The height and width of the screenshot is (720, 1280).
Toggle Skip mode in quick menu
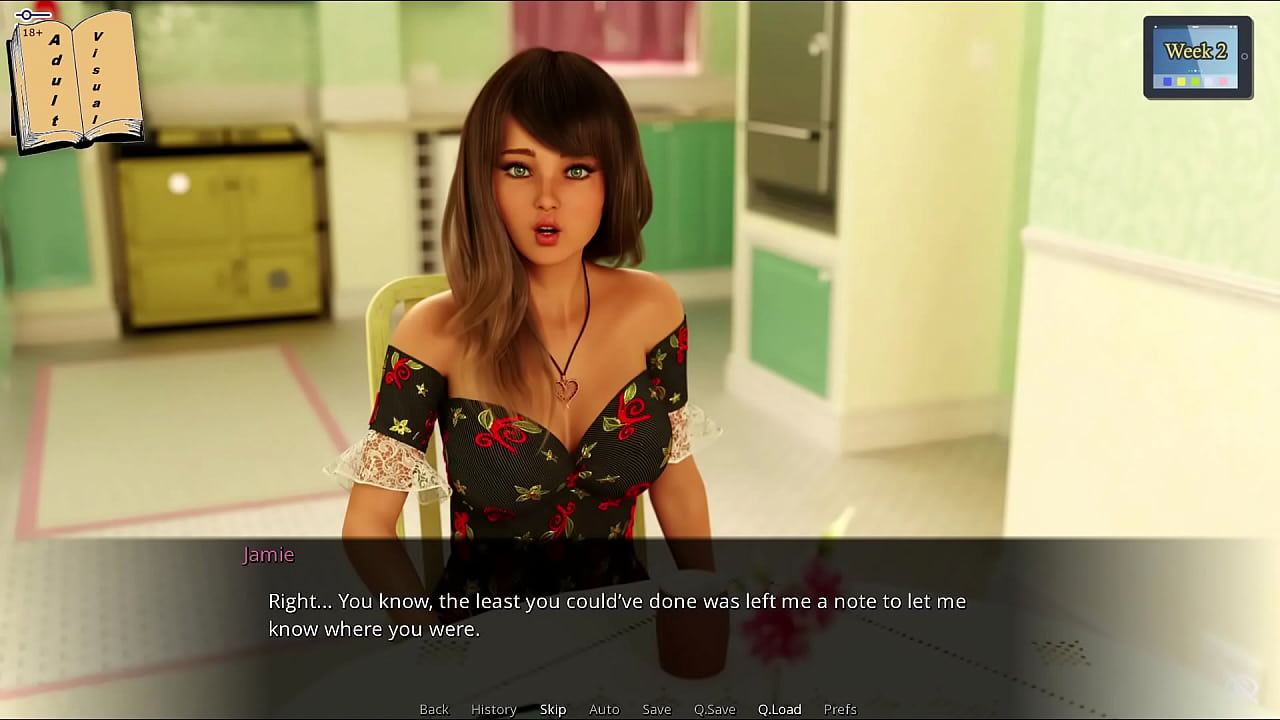[553, 709]
